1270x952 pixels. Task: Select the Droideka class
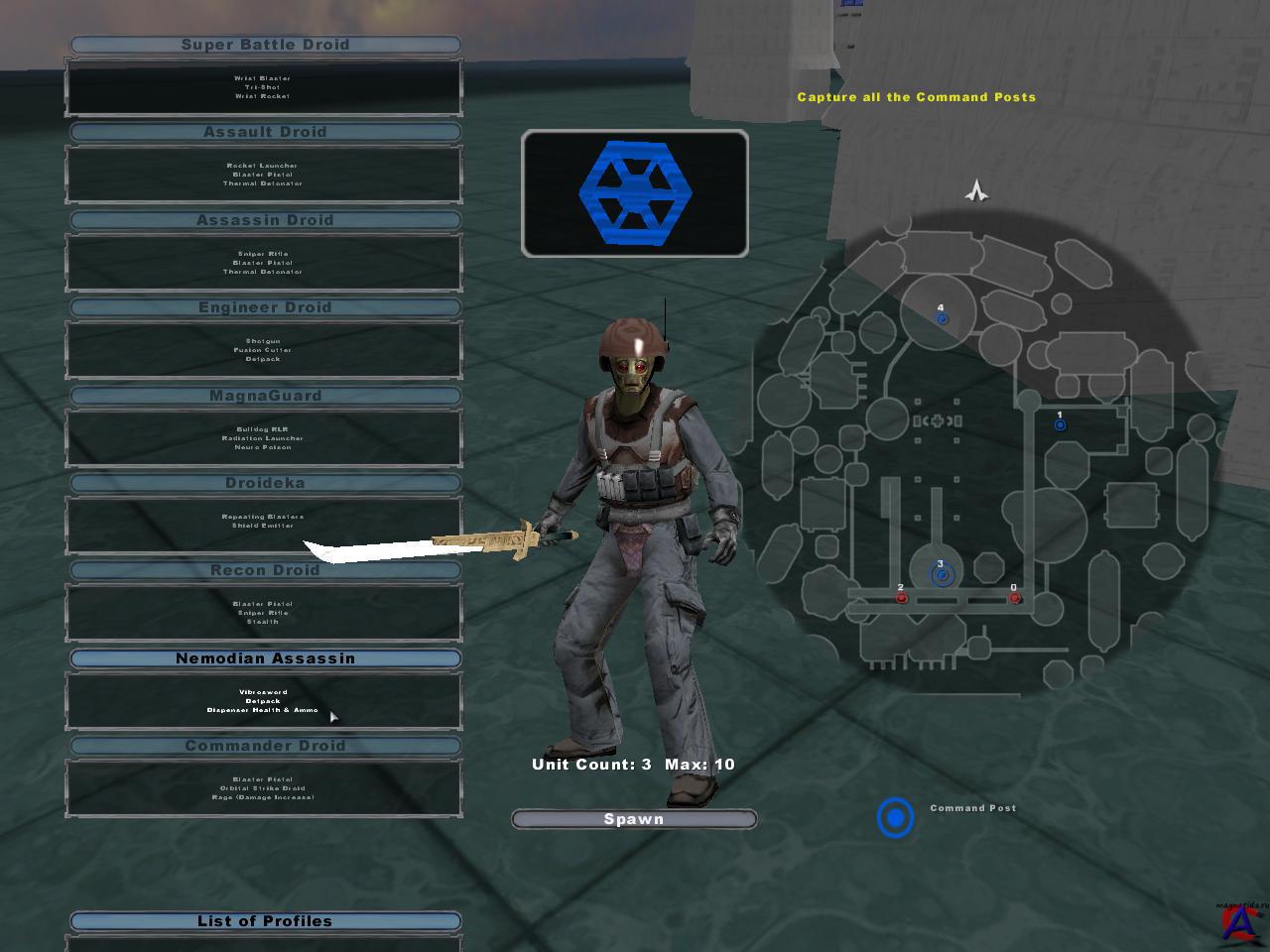coord(265,483)
